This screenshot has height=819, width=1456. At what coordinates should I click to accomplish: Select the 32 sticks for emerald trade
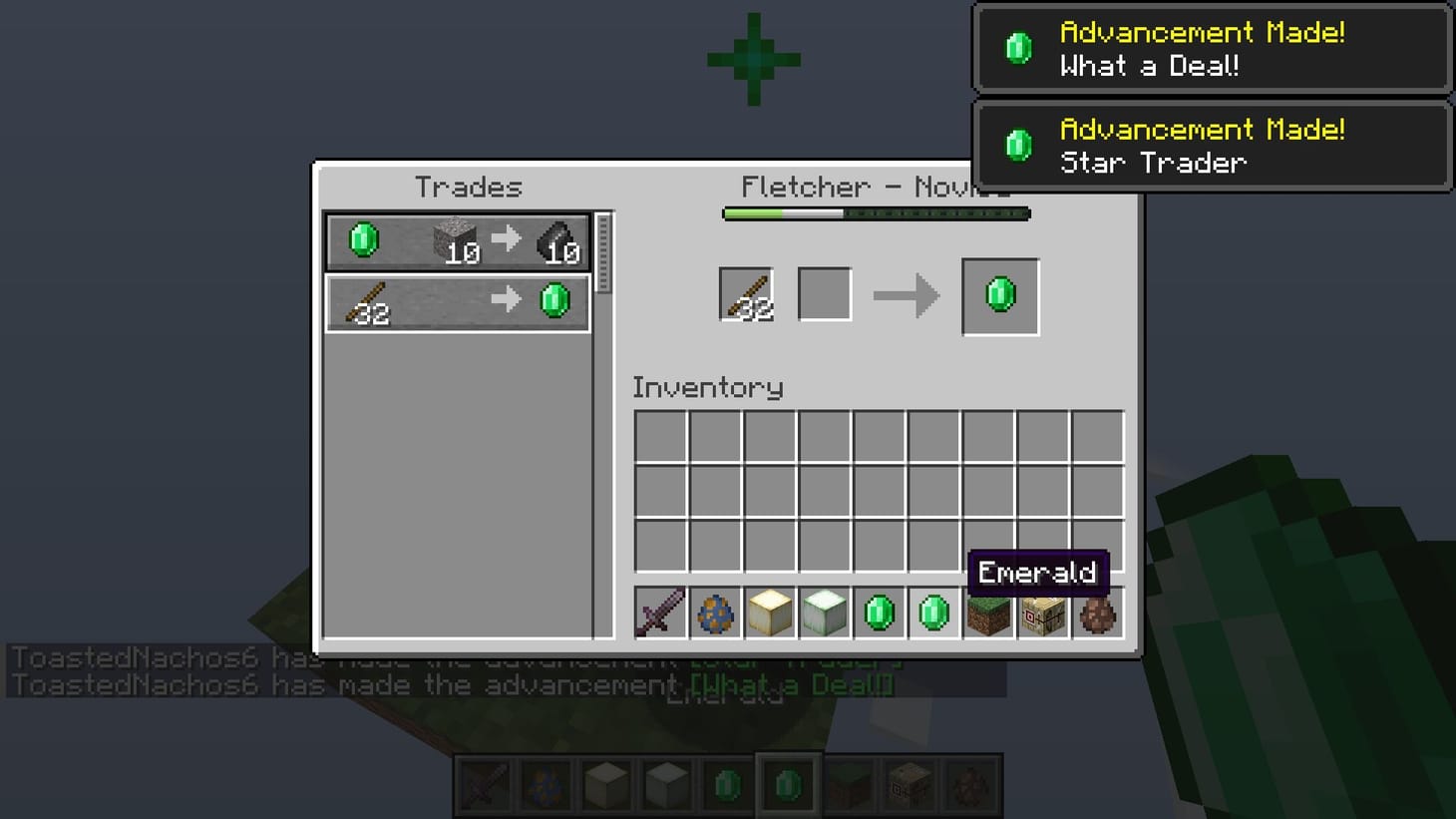(454, 299)
